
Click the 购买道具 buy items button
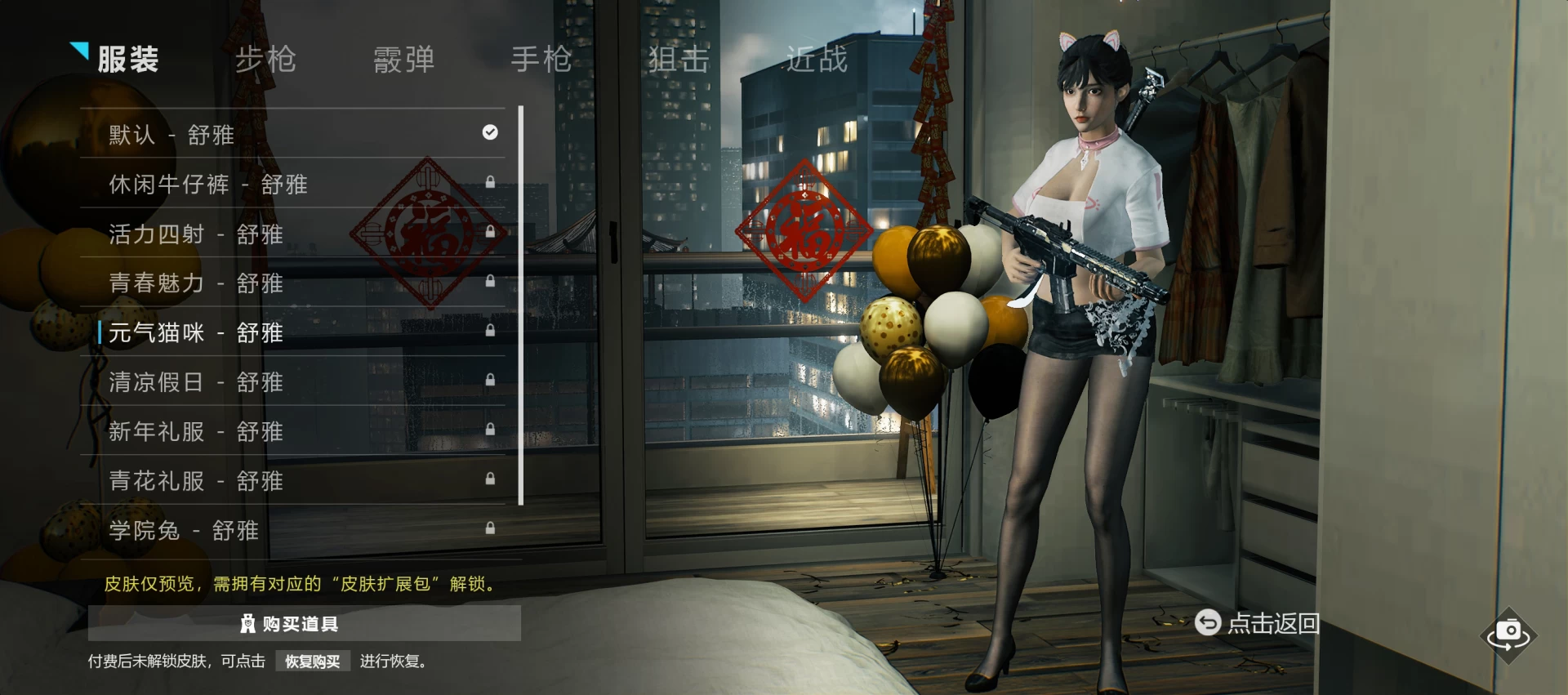304,624
